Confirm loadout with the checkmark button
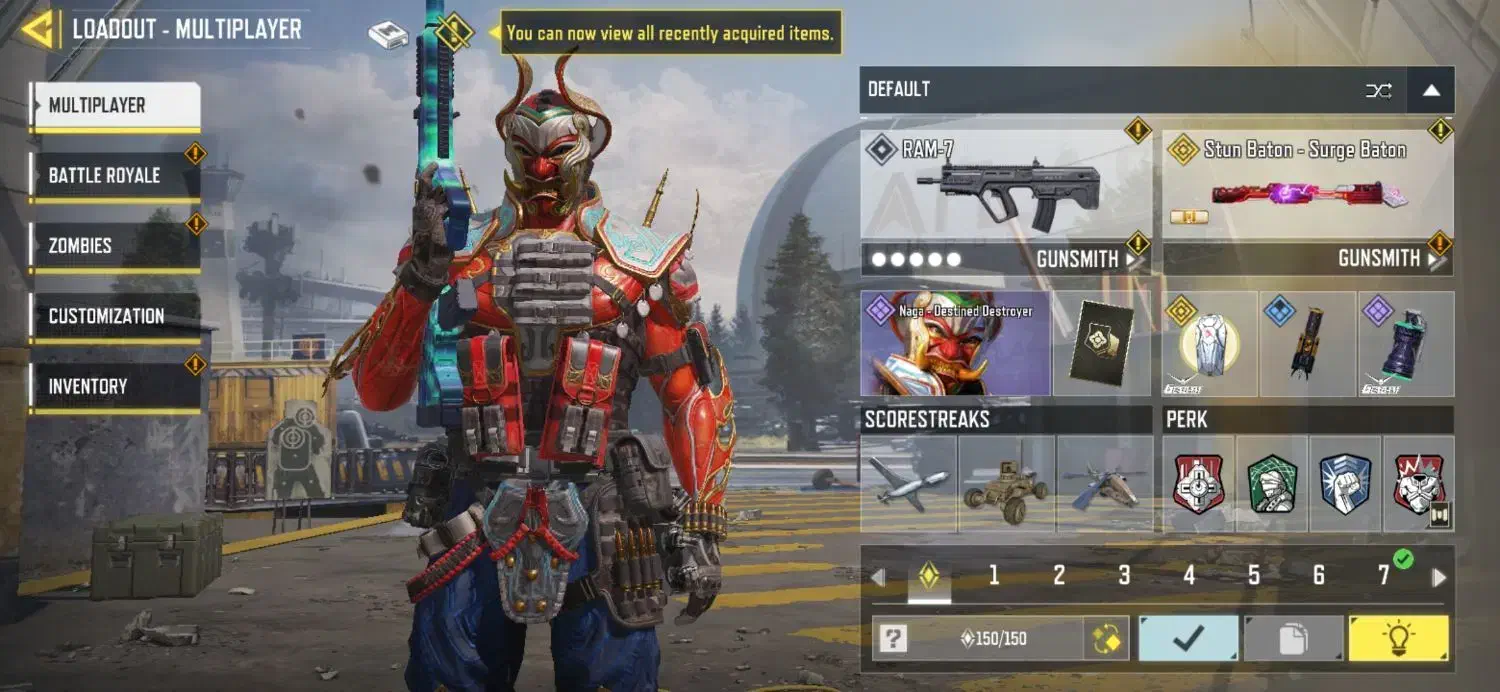This screenshot has width=1500, height=692. (1188, 639)
